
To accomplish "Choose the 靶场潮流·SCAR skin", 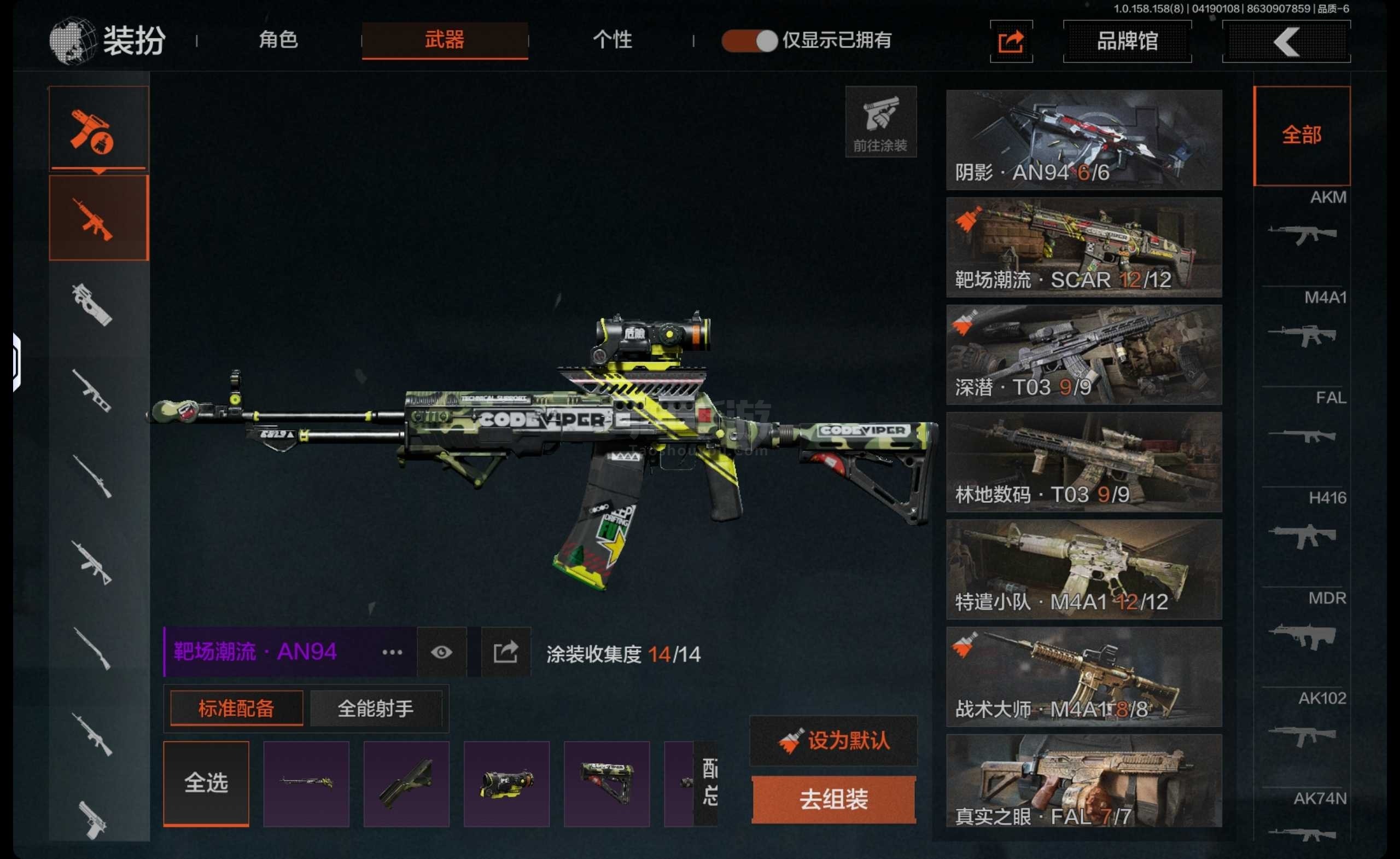I will click(x=1083, y=247).
